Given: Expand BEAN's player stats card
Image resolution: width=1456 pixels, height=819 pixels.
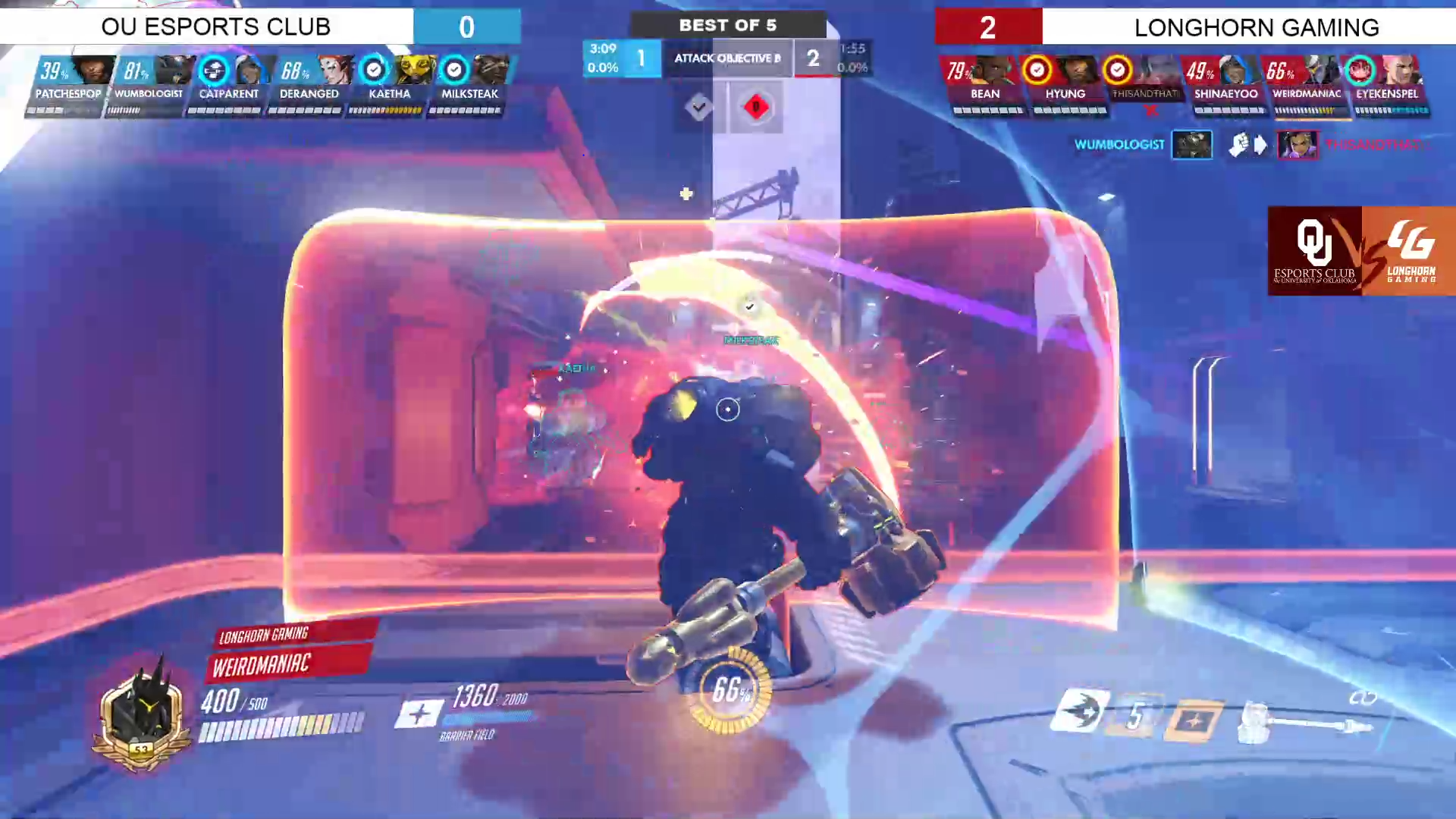Looking at the screenshot, I should 985,83.
